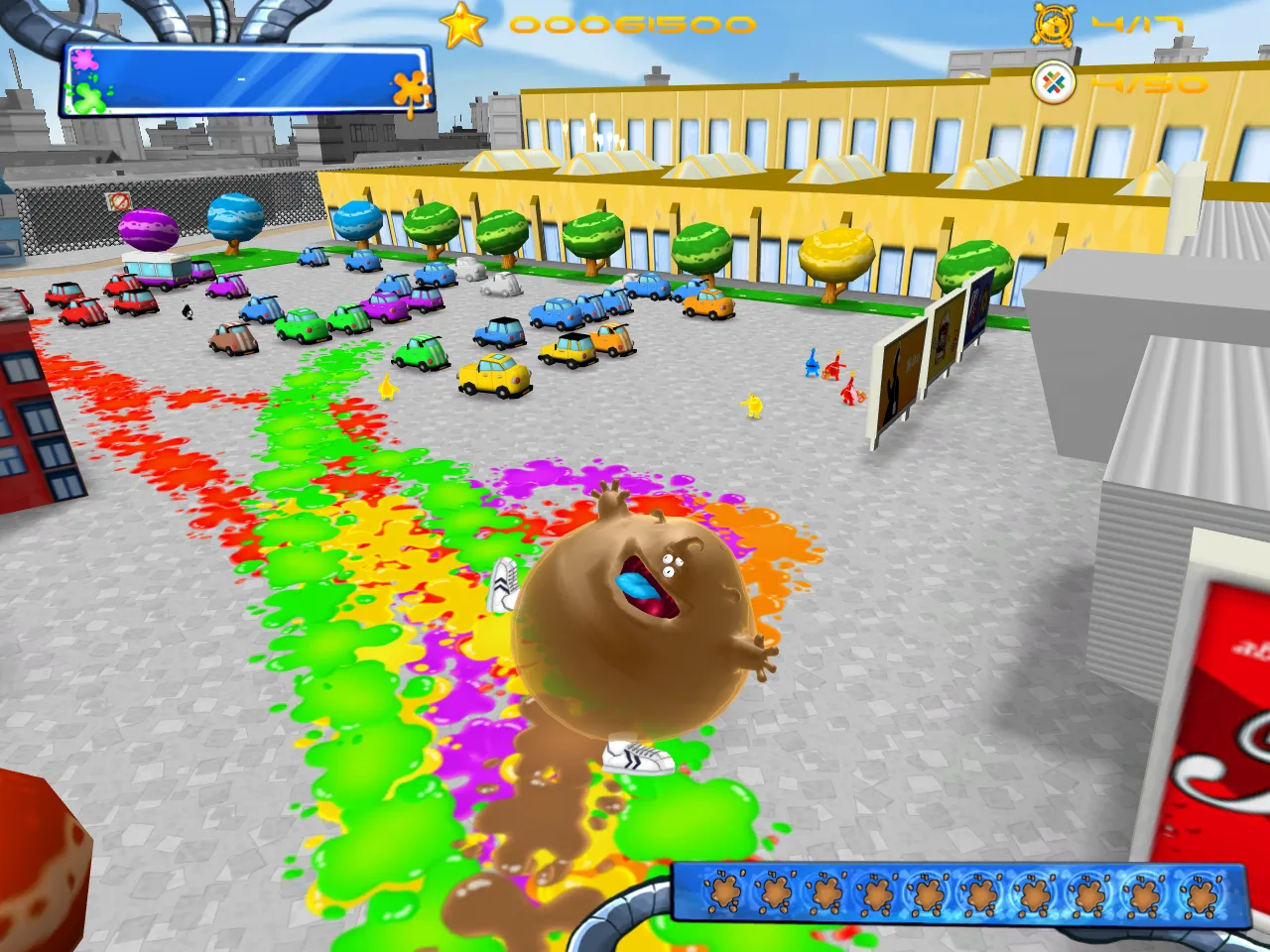The image size is (1270, 952).
Task: Click the blue paint meter panel
Action: 246,79
